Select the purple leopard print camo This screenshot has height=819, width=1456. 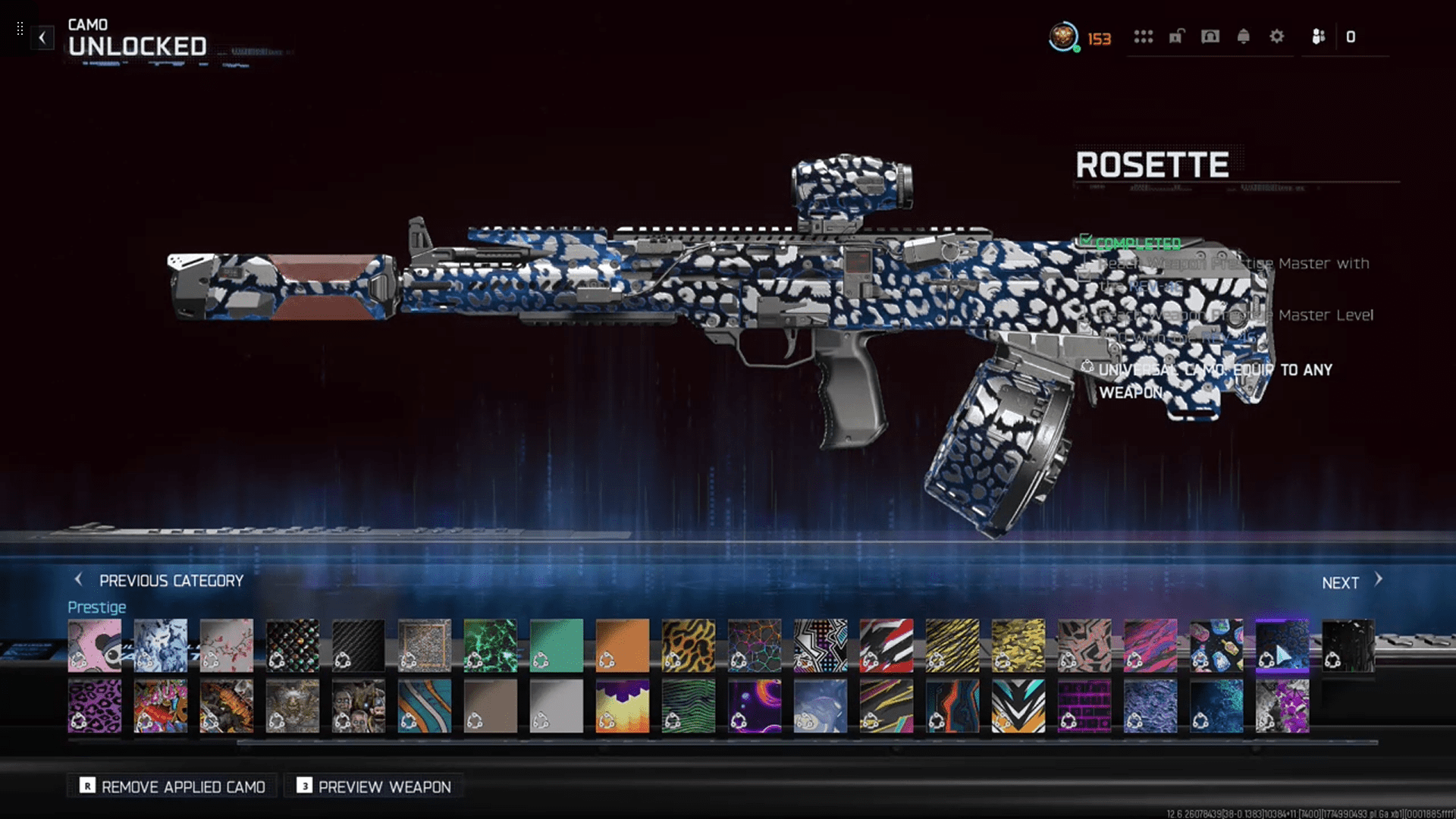point(95,705)
